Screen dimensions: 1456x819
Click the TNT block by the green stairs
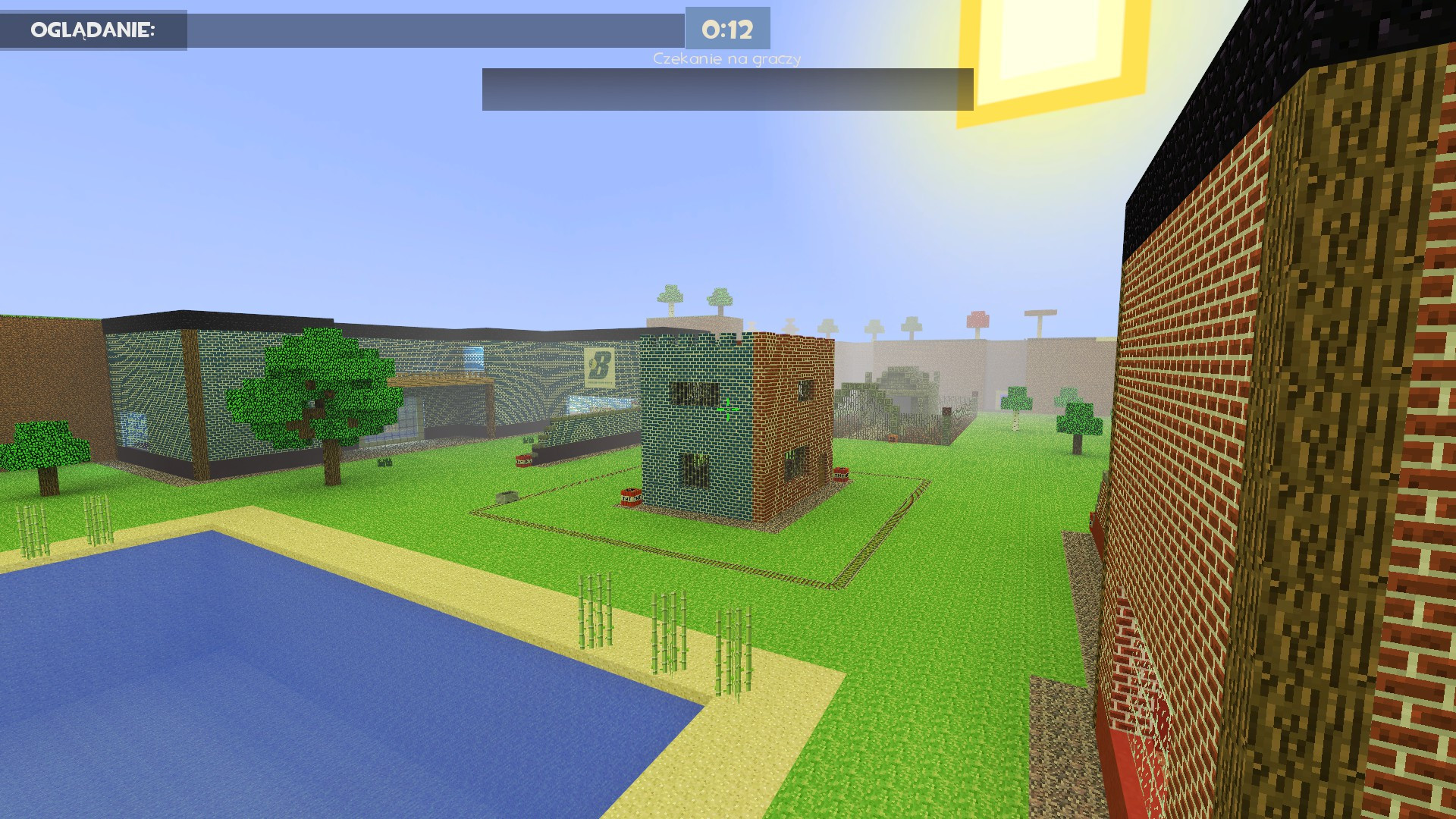[523, 460]
